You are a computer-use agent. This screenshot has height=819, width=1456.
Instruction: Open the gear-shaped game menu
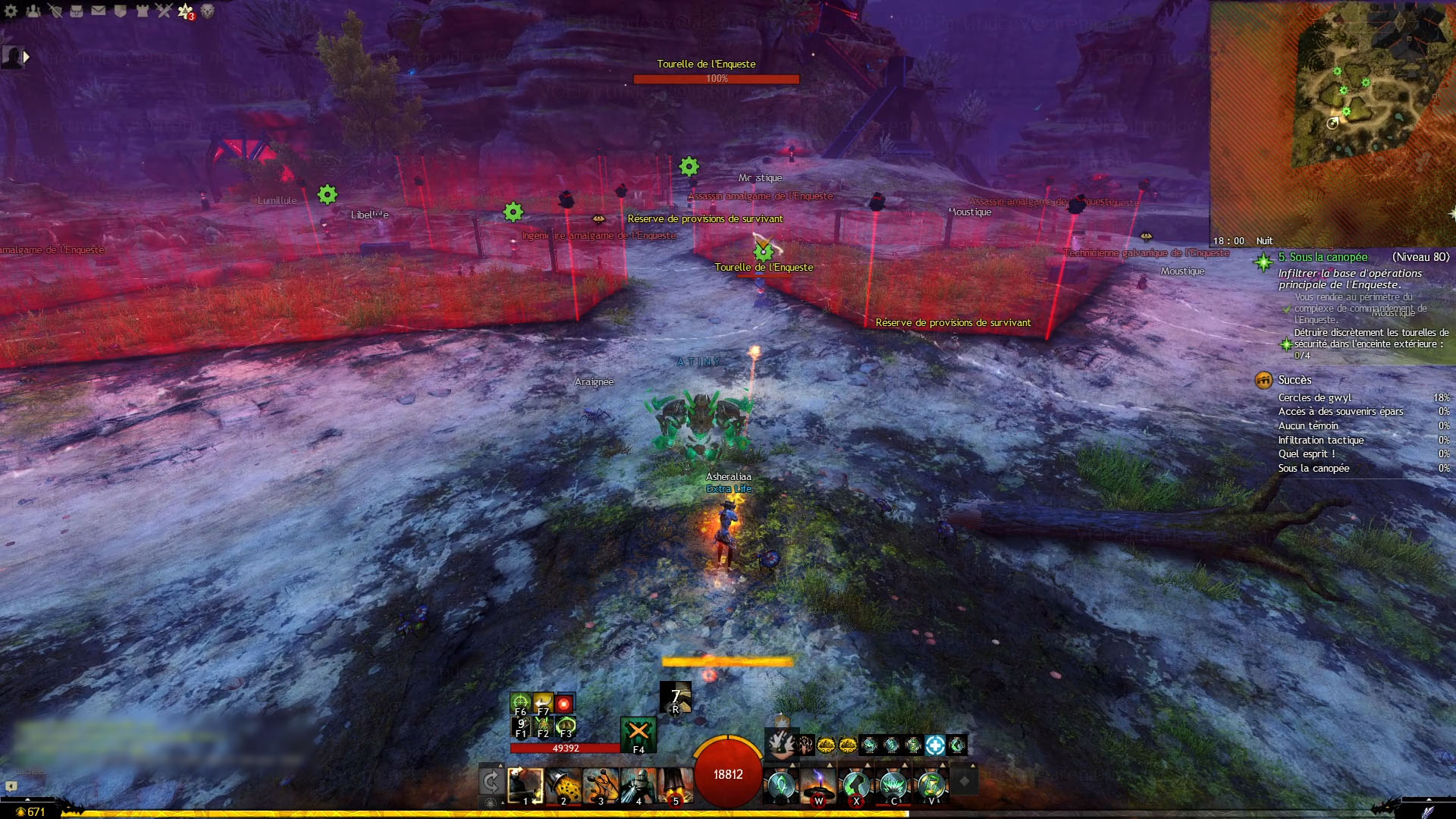(x=11, y=11)
